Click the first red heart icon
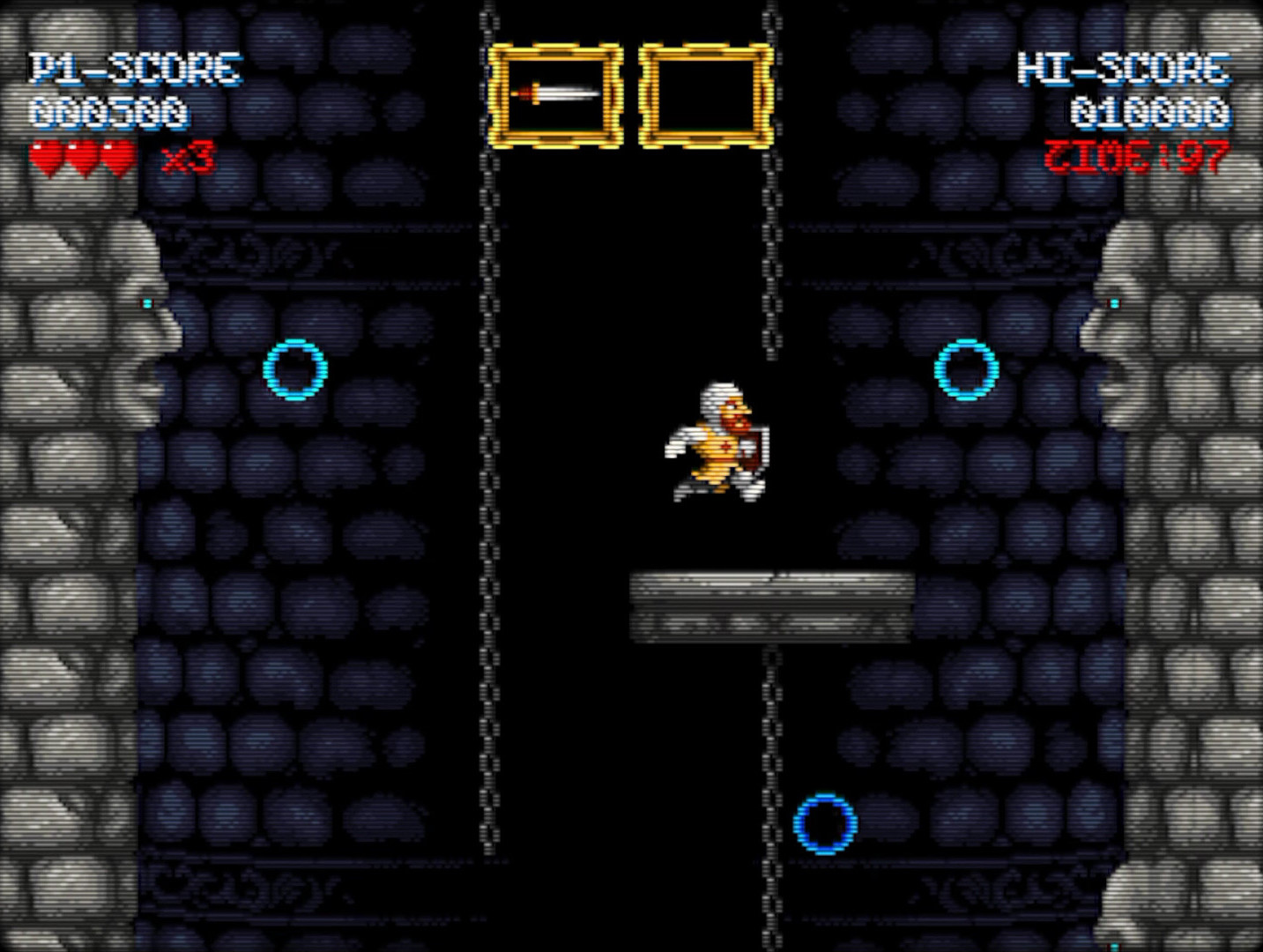Image resolution: width=1263 pixels, height=952 pixels. (x=44, y=157)
